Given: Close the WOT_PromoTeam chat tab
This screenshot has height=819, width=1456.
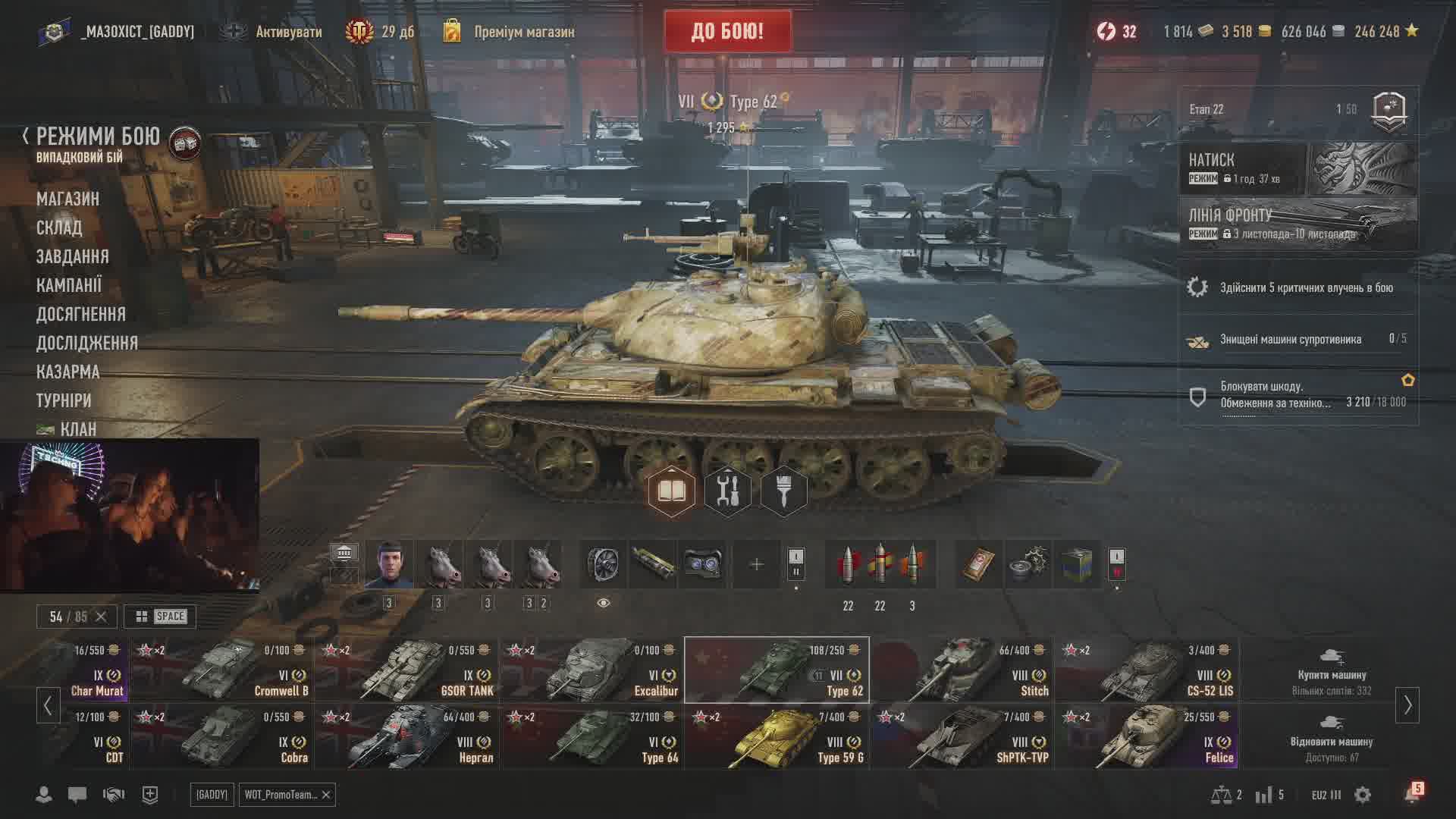Looking at the screenshot, I should click(326, 795).
